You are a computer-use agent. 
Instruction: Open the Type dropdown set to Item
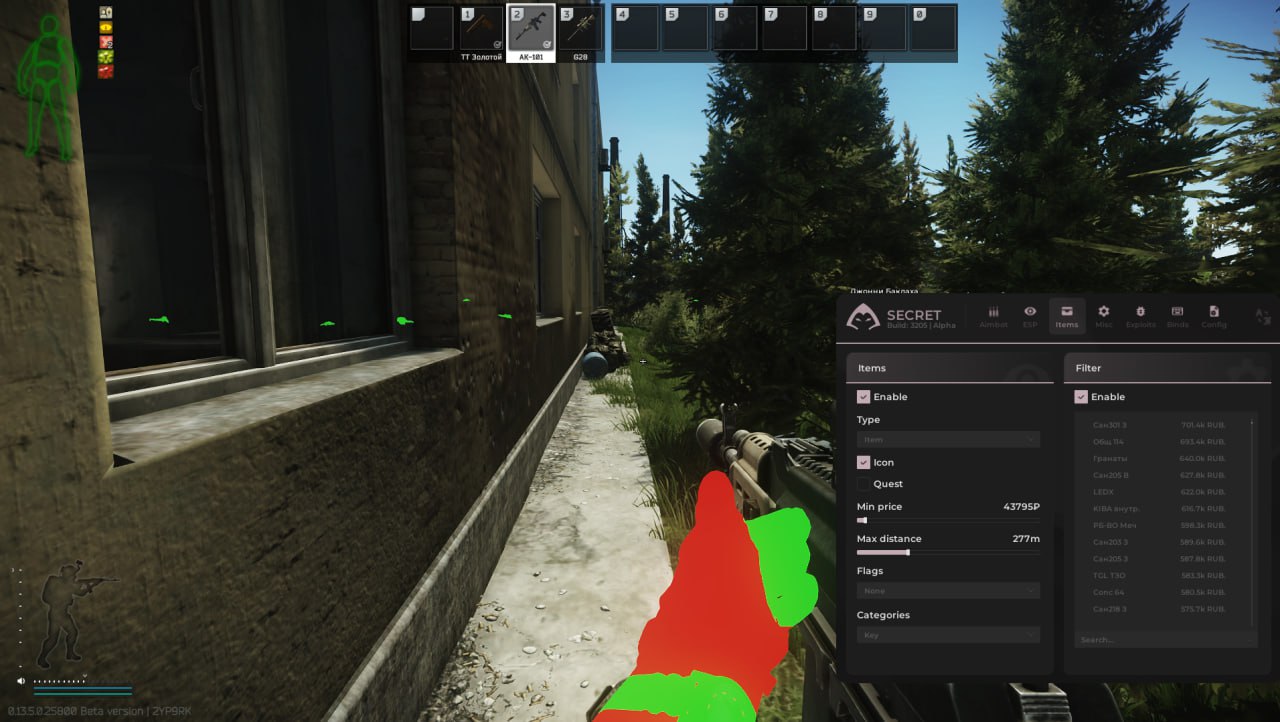(x=948, y=439)
